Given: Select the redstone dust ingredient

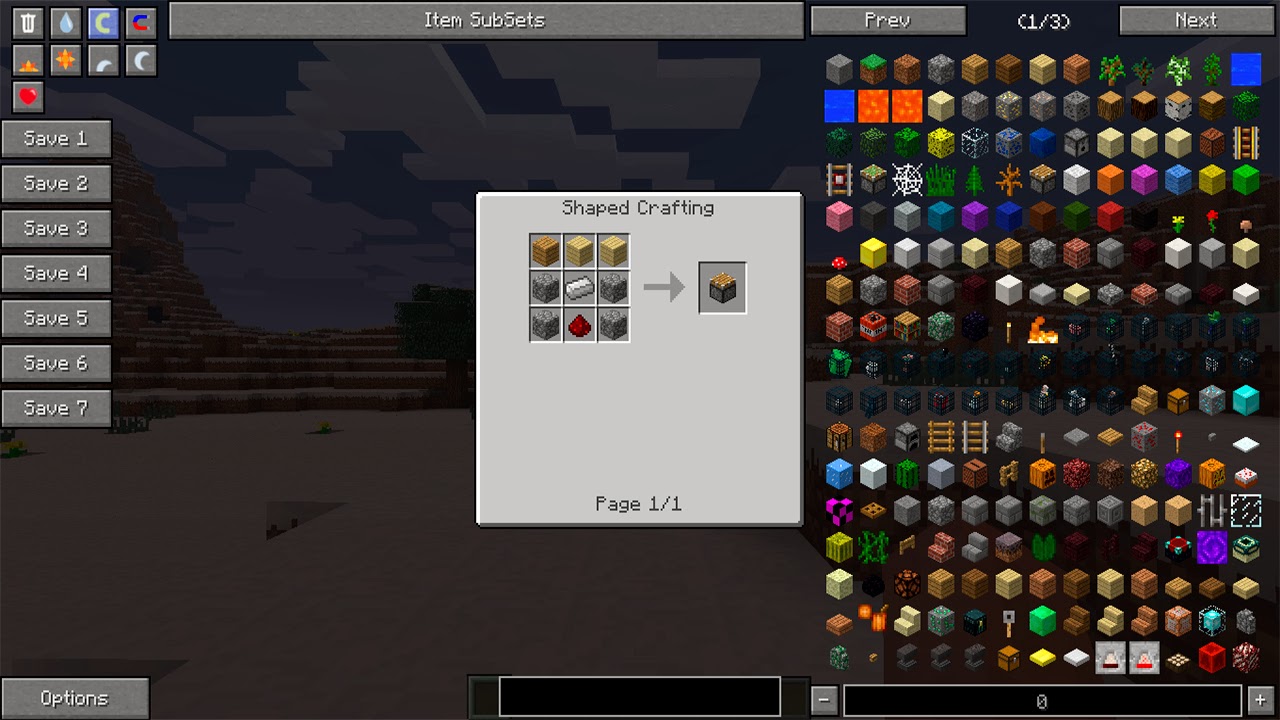Looking at the screenshot, I should (x=579, y=324).
